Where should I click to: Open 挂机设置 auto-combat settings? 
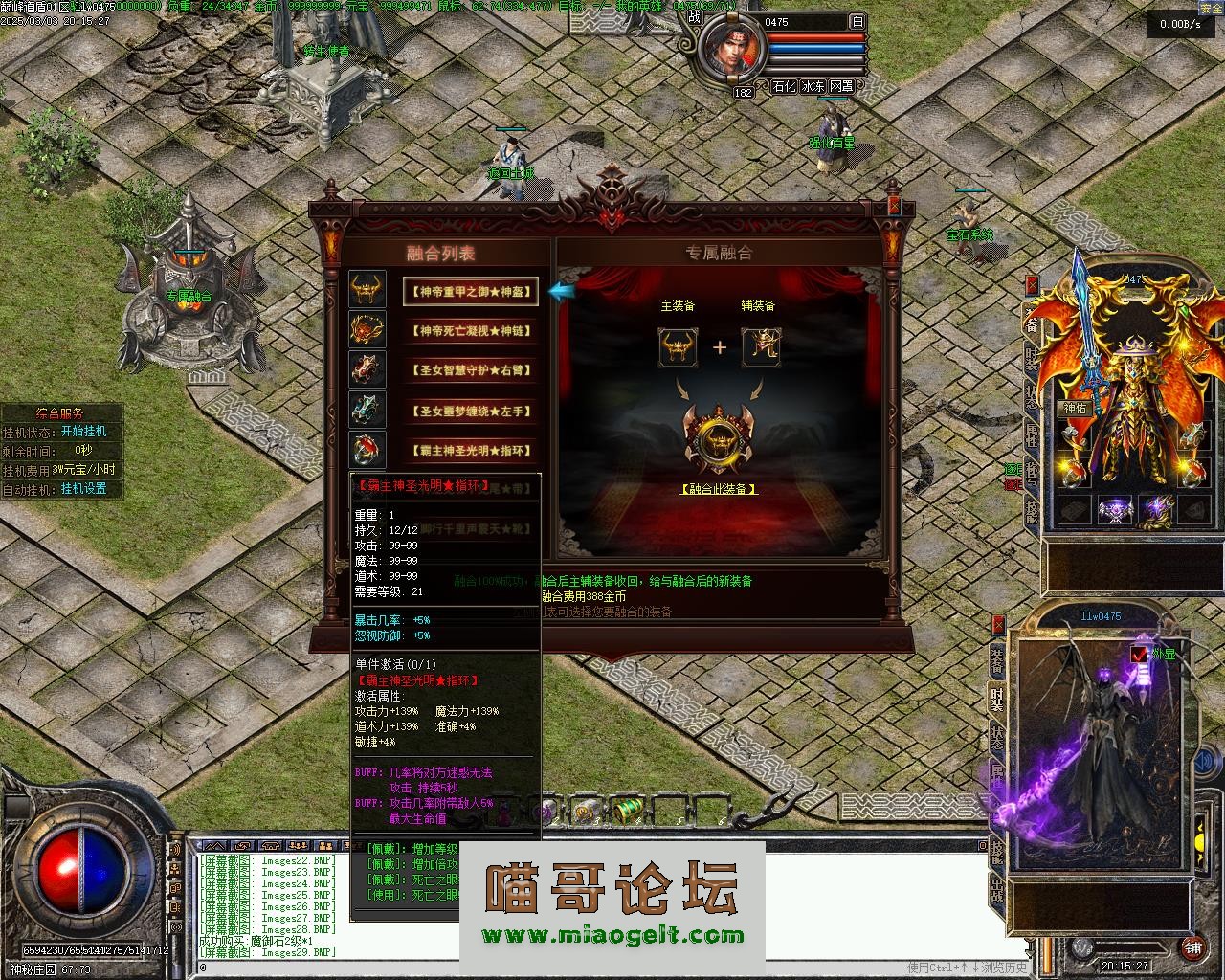(x=84, y=489)
